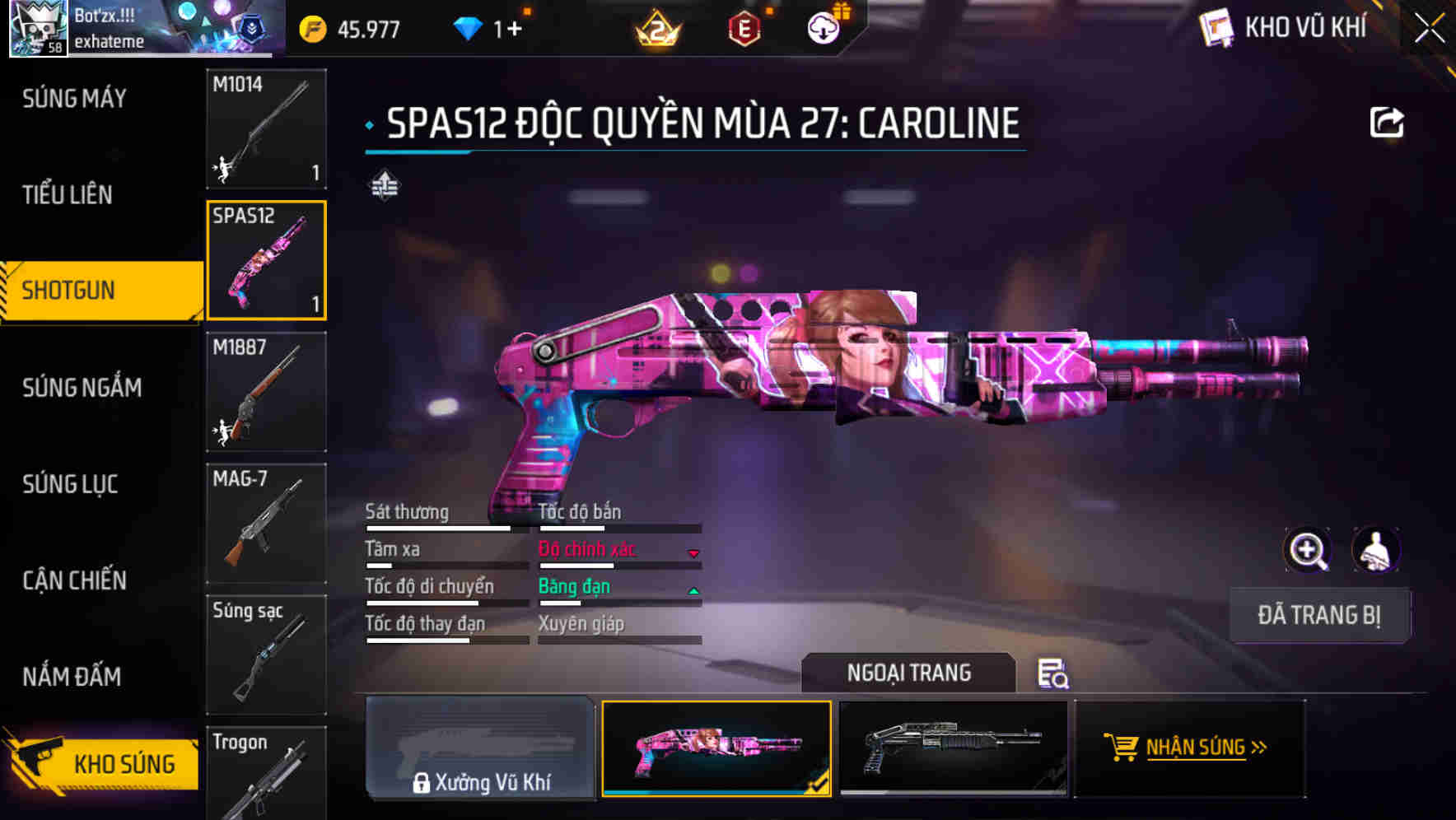Open the magnifier zoom icon near the weapon
This screenshot has height=820, width=1456.
1308,550
